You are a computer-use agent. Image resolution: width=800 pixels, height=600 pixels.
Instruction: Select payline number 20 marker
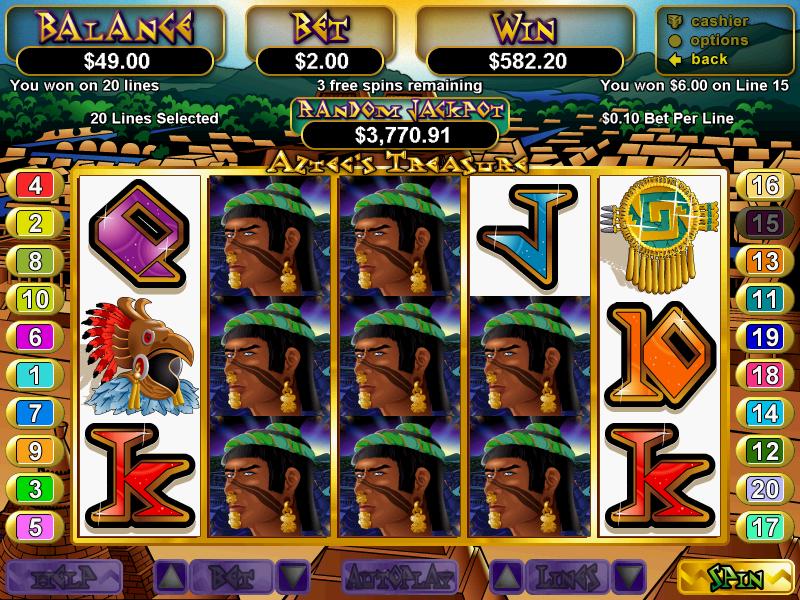[764, 488]
